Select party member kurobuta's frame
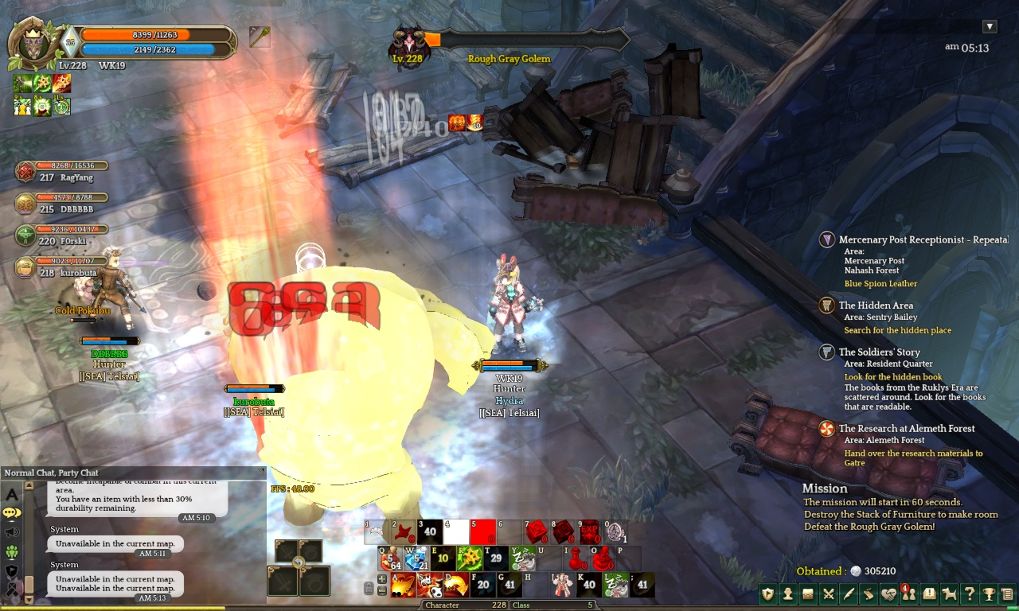Screen dimensions: 1019x611 click(62, 266)
